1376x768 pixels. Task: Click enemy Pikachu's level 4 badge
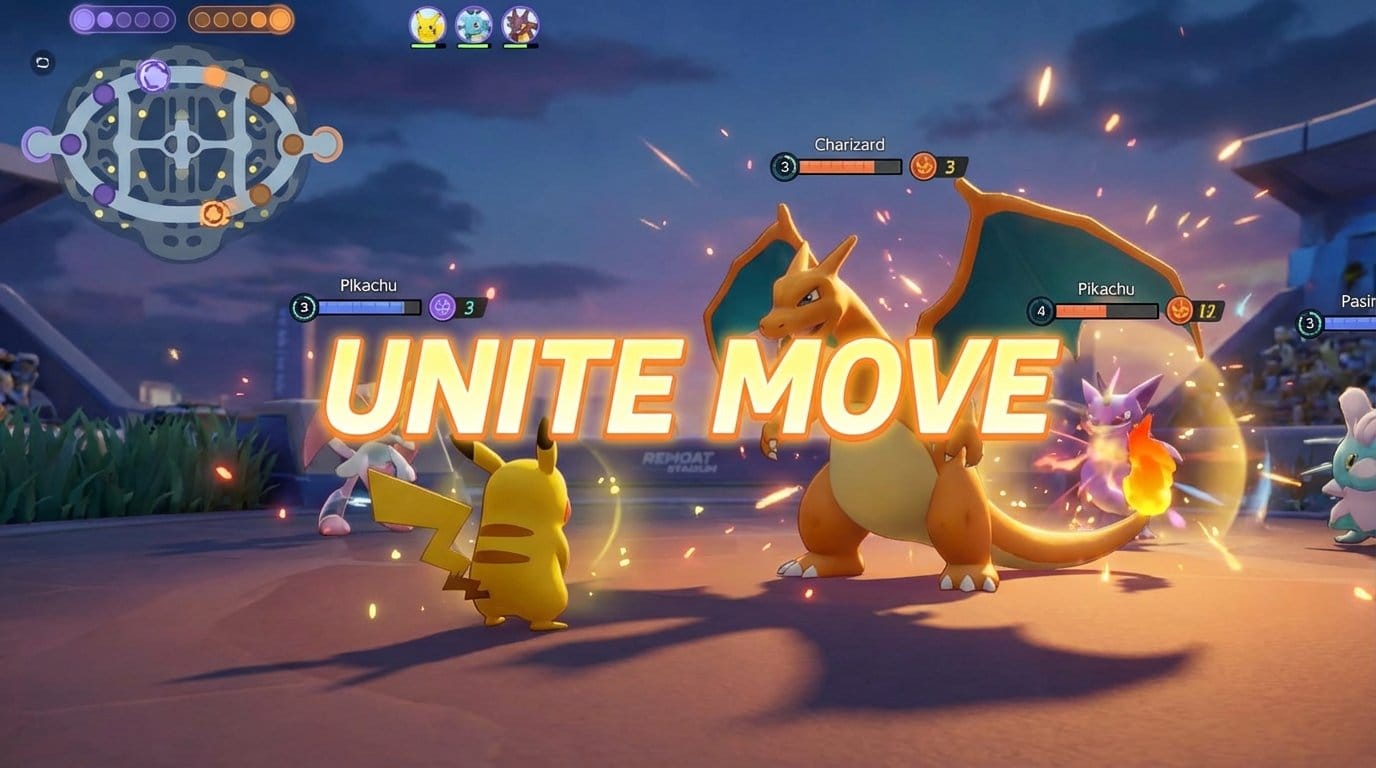[x=1042, y=310]
